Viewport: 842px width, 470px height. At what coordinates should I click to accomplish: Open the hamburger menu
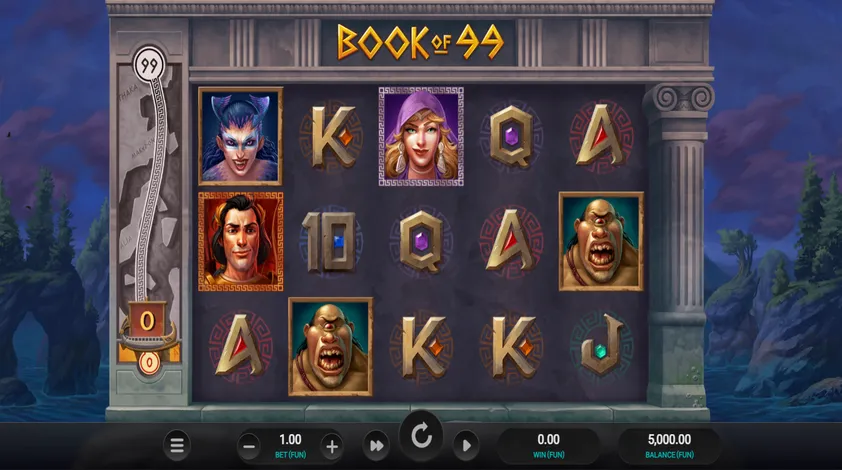tap(177, 445)
